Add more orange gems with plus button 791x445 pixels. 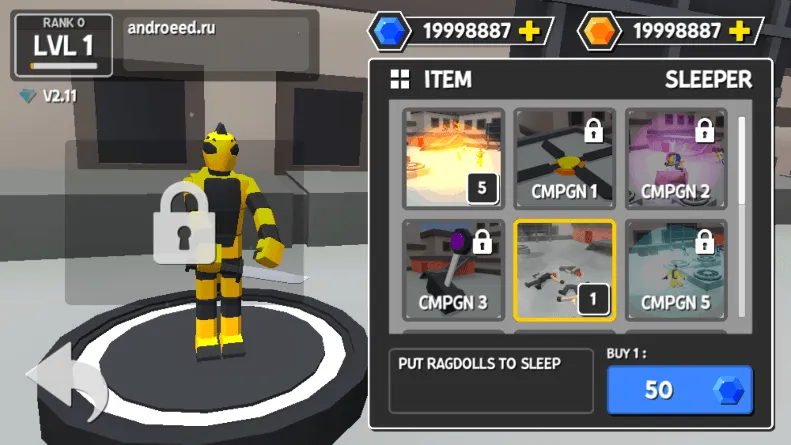pyautogui.click(x=739, y=32)
